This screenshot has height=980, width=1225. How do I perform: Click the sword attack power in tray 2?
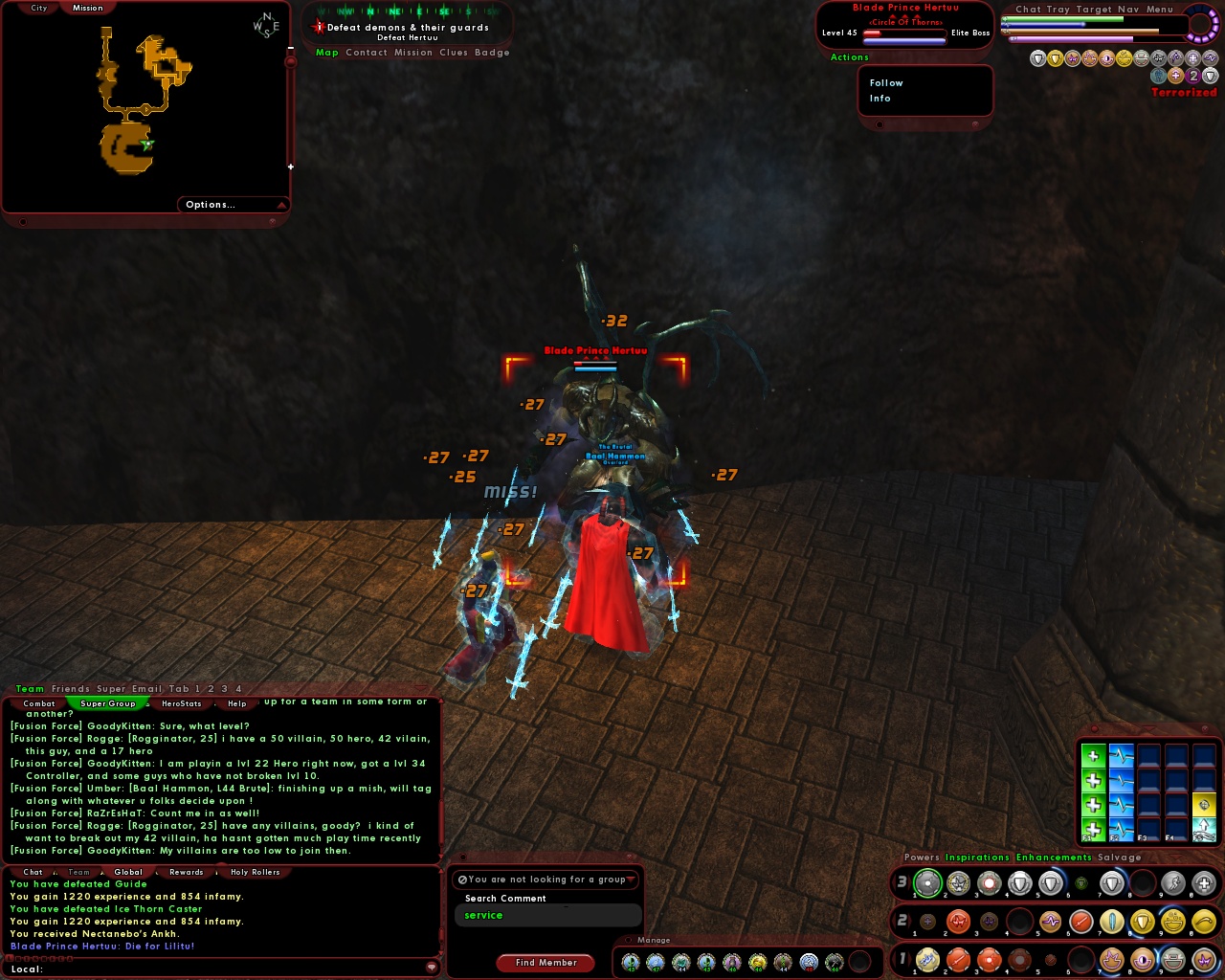pyautogui.click(x=1080, y=921)
